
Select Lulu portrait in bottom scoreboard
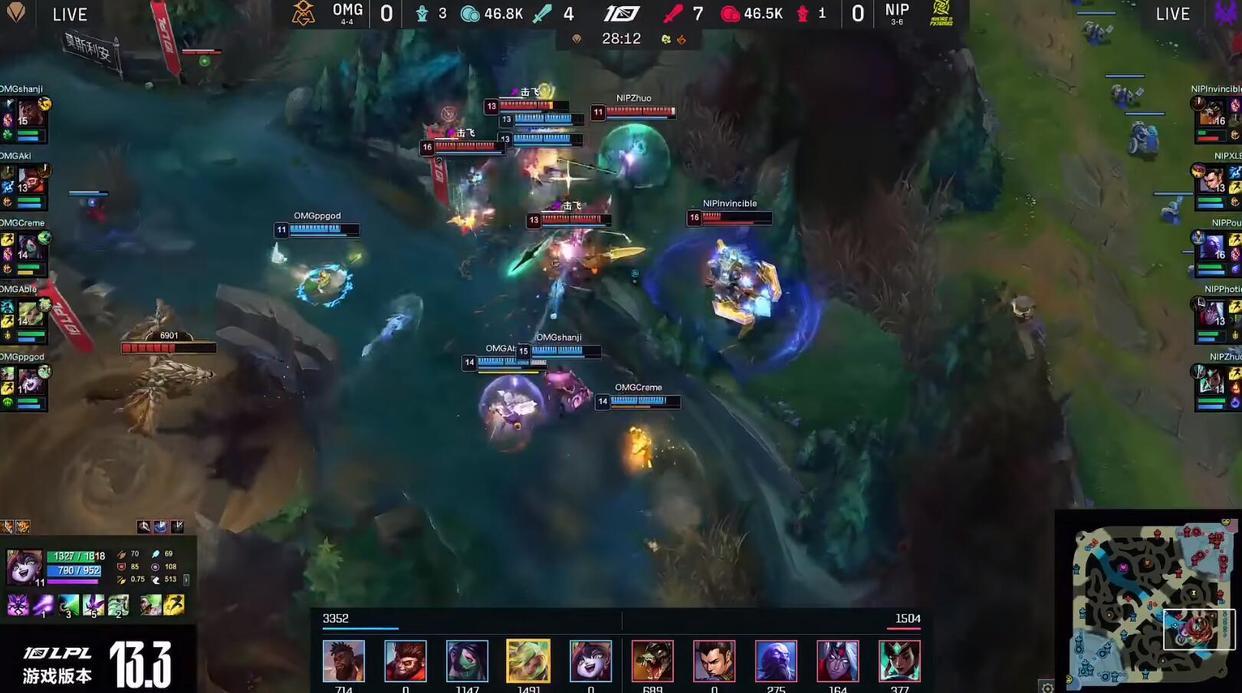590,661
